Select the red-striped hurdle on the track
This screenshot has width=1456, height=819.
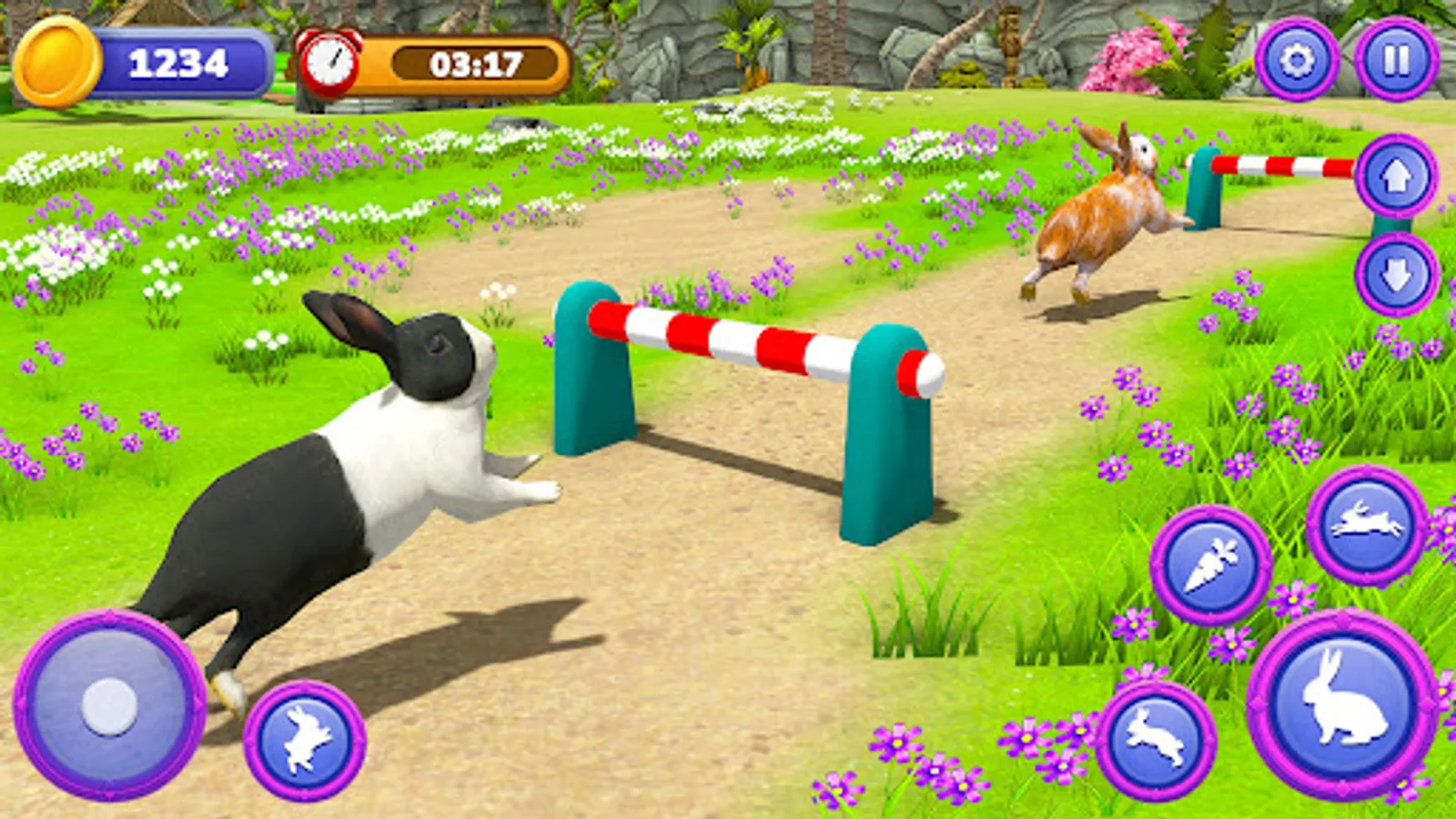pyautogui.click(x=755, y=346)
